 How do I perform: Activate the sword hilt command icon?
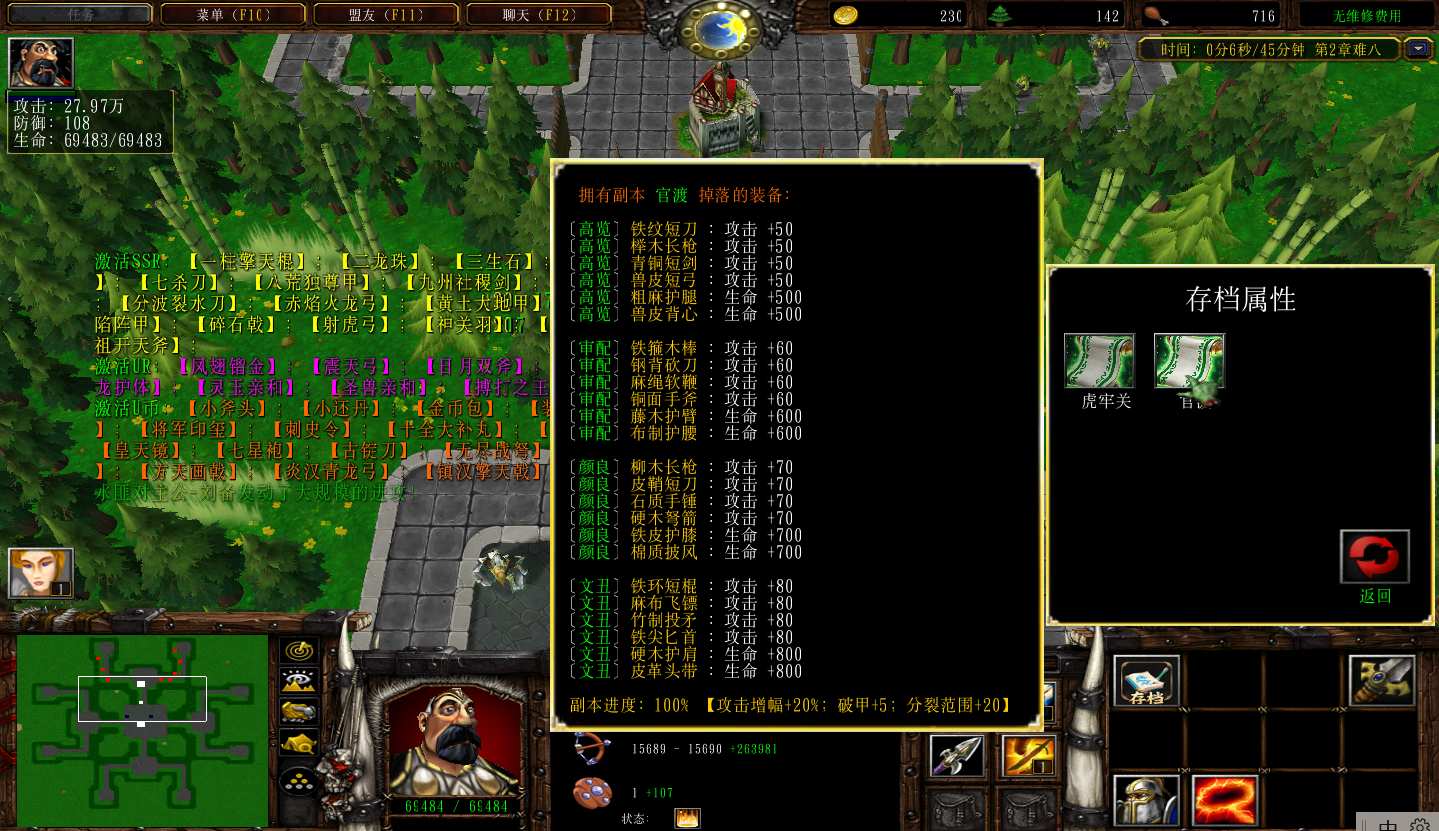pos(1381,682)
